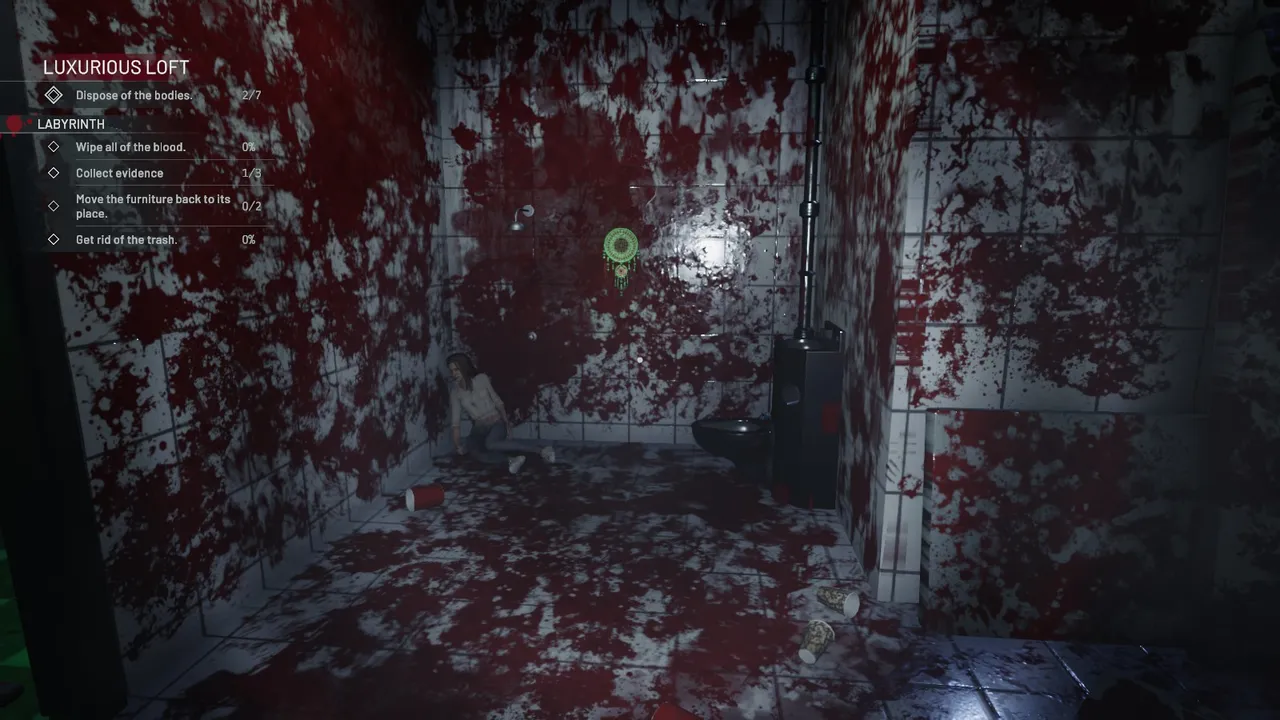Collapse the LUXURIOUS LOFT objective group
The image size is (1280, 720).
116,67
